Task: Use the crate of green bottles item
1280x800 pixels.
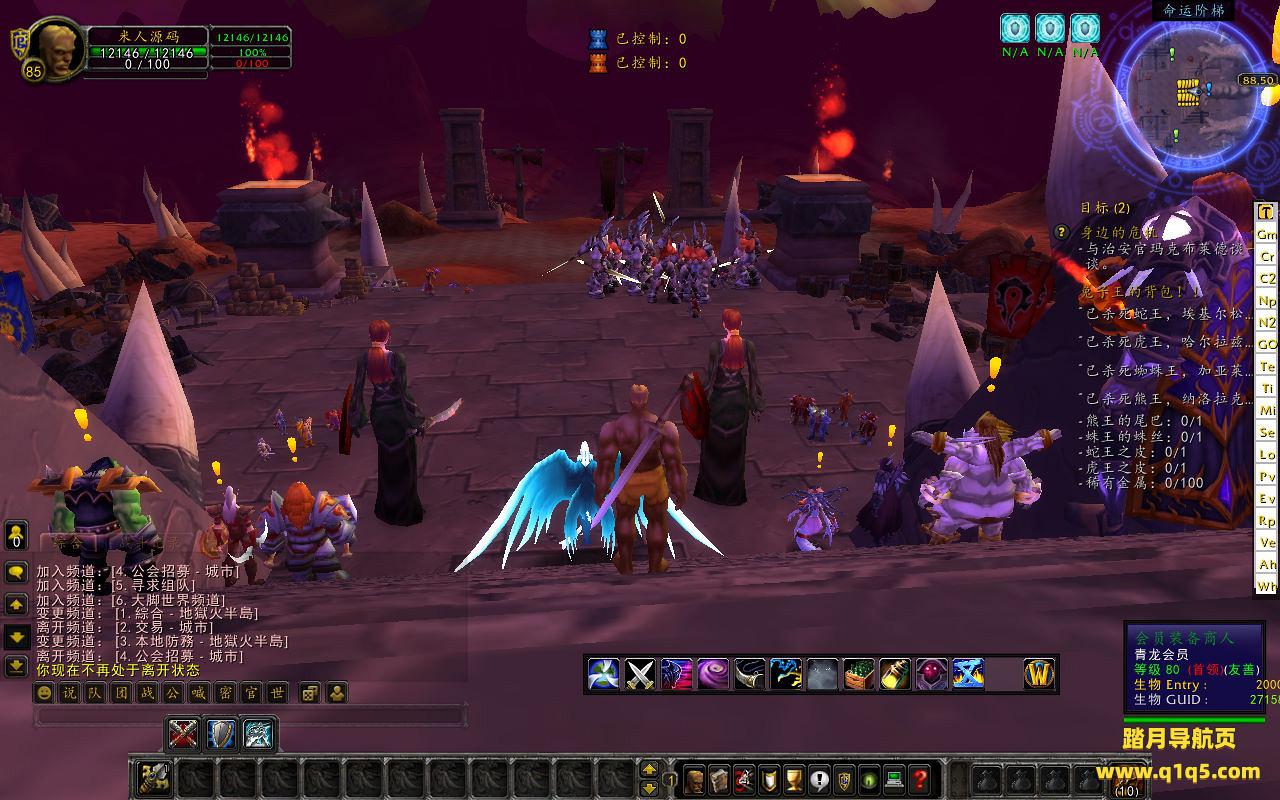Action: tap(859, 675)
